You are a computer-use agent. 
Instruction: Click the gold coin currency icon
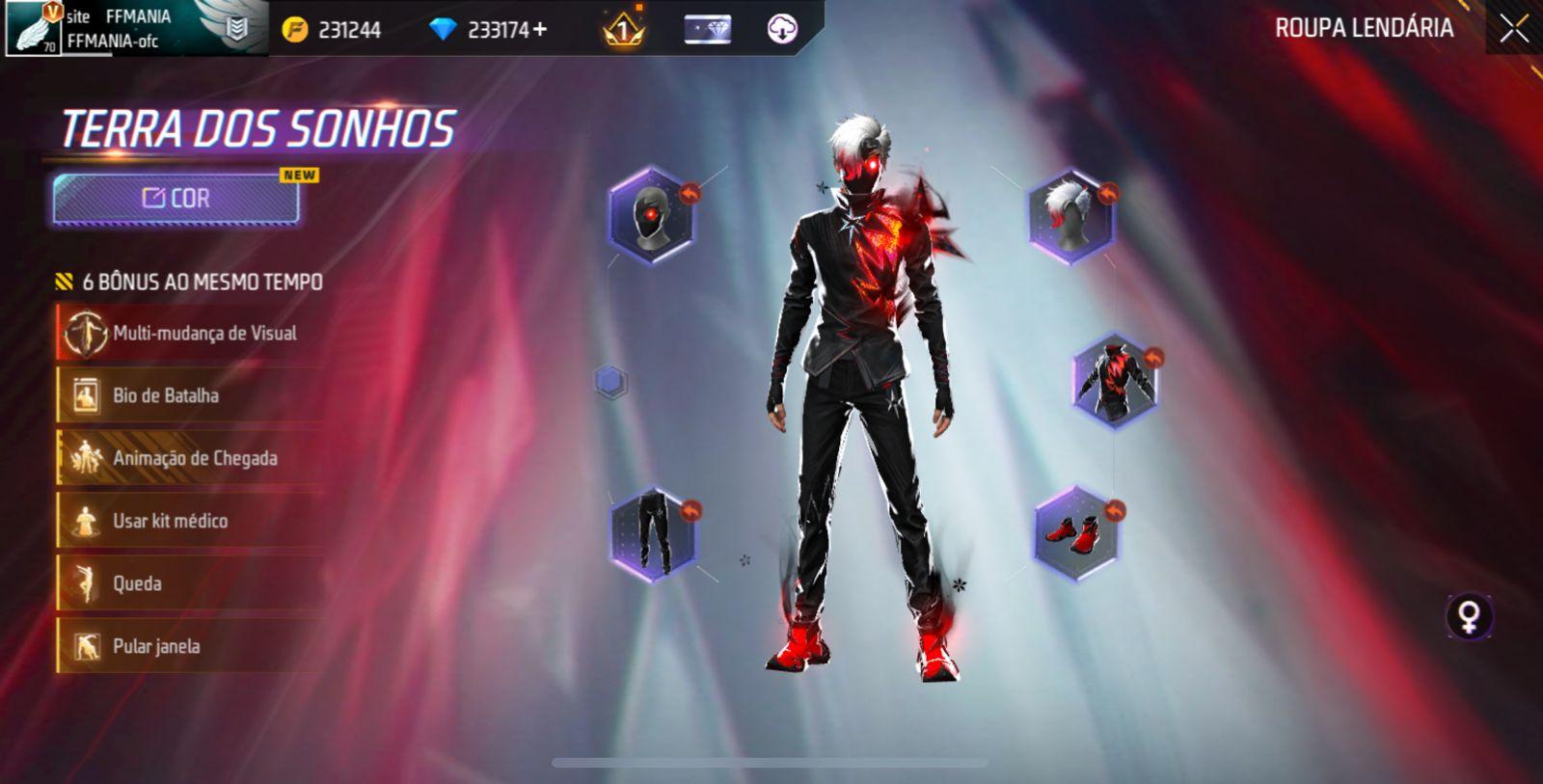pyautogui.click(x=294, y=30)
